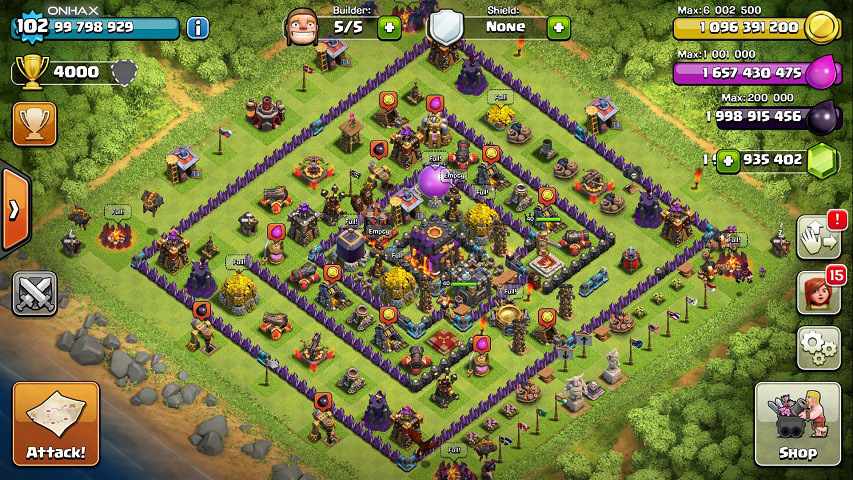This screenshot has width=853, height=480.
Task: Open the layout editor hand button
Action: (818, 237)
